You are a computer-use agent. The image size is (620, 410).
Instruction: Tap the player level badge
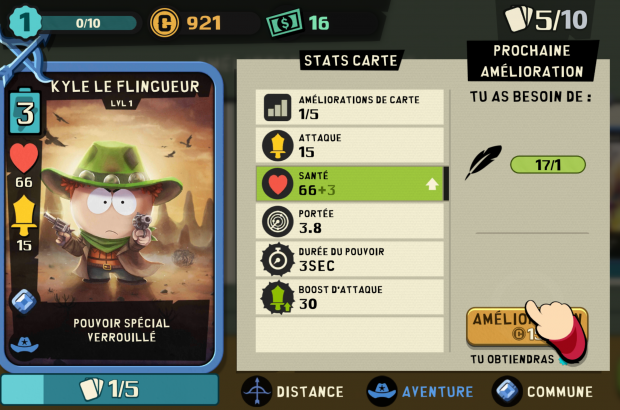coord(25,21)
